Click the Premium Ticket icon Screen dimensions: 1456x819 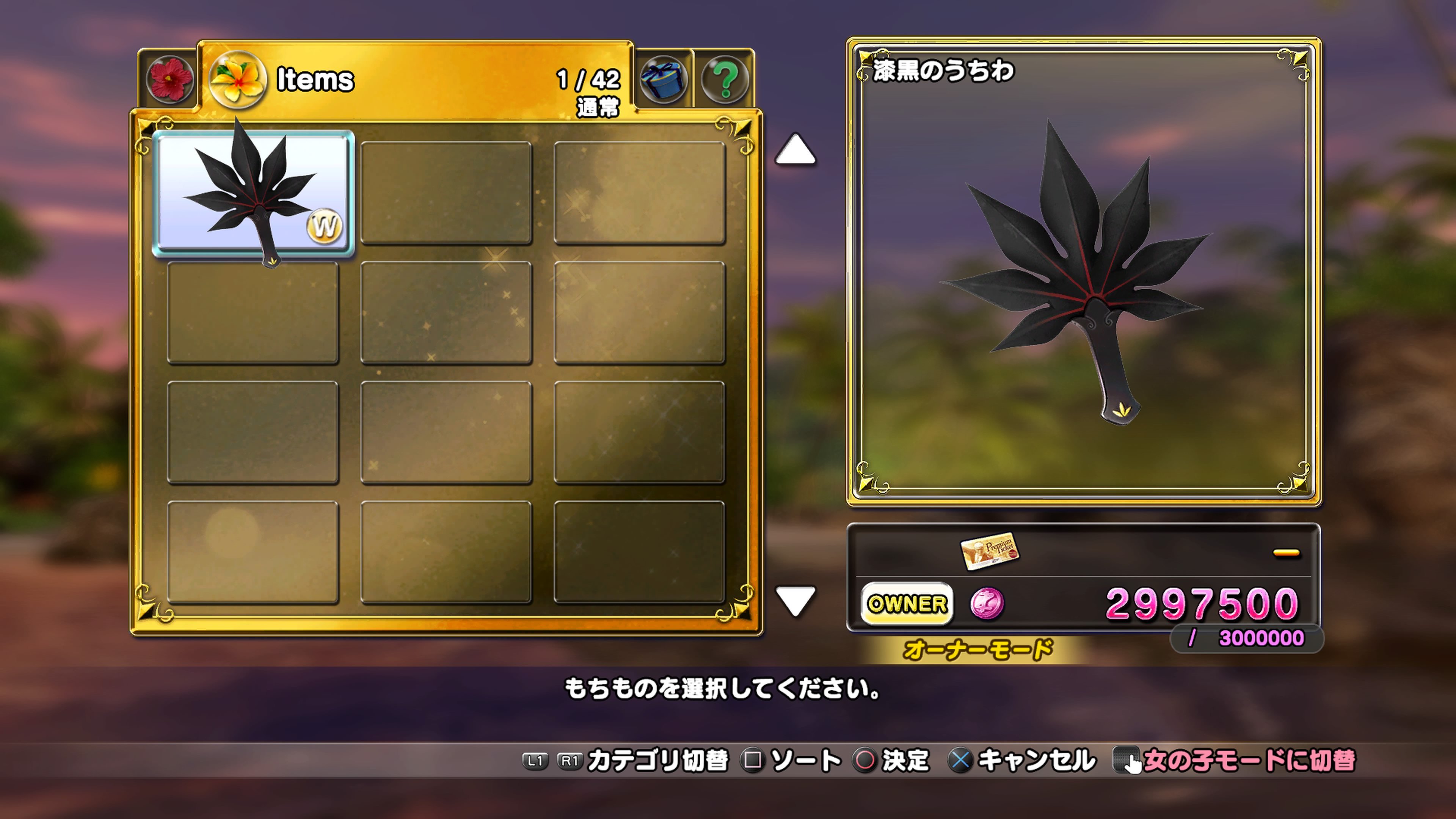coord(989,551)
